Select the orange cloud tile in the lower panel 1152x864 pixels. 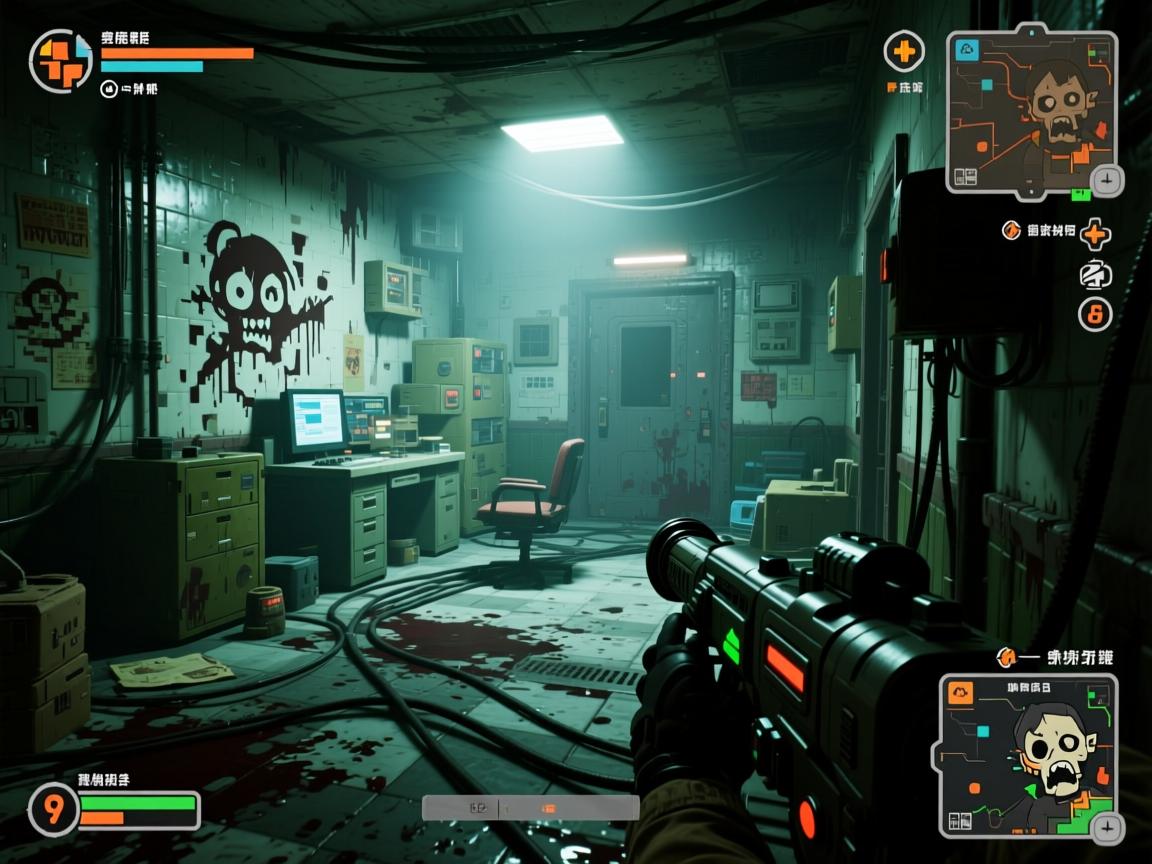click(961, 693)
